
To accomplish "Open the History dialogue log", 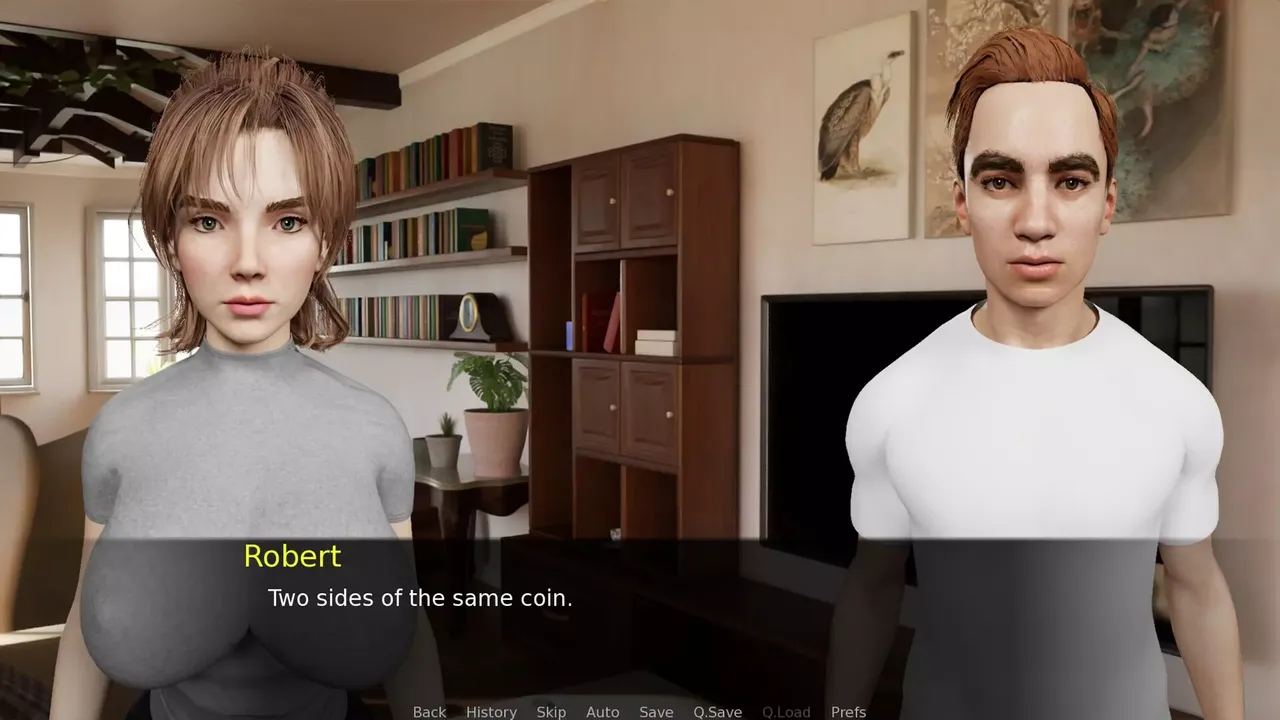I will click(490, 712).
